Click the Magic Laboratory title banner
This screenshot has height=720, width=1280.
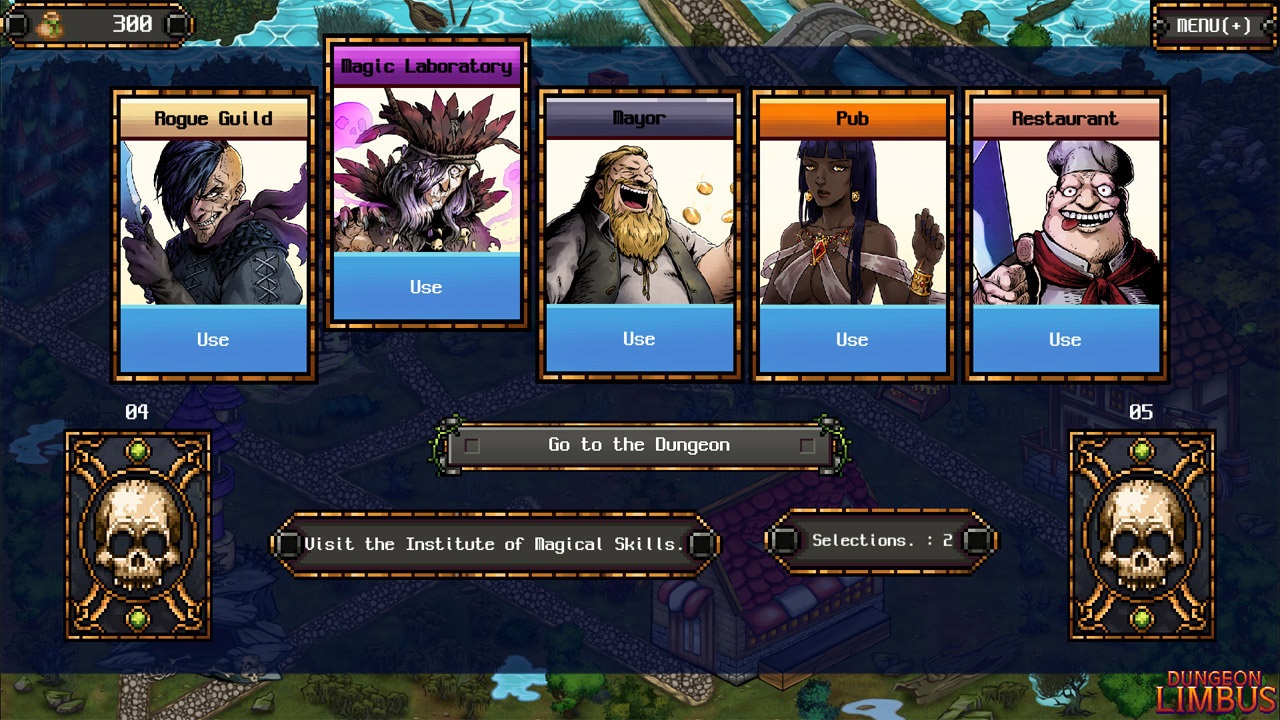click(427, 64)
